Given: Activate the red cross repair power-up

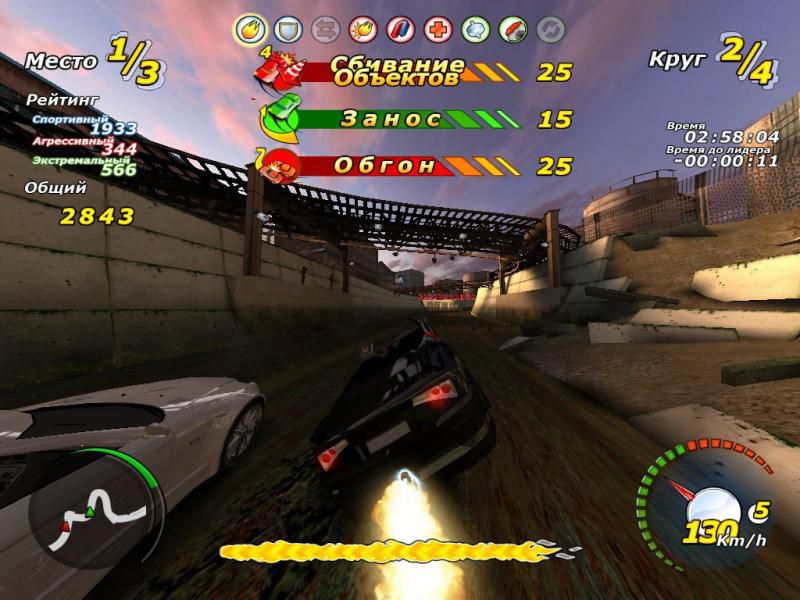Looking at the screenshot, I should (437, 28).
